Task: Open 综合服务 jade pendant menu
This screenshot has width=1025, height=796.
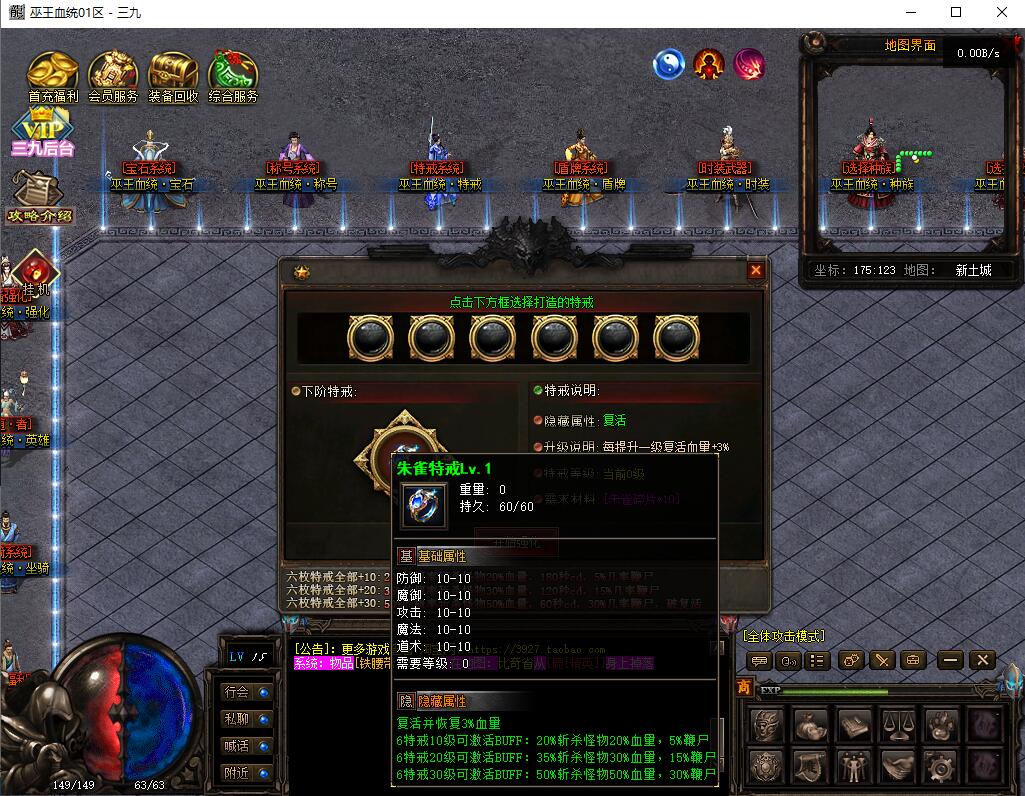Action: point(233,73)
